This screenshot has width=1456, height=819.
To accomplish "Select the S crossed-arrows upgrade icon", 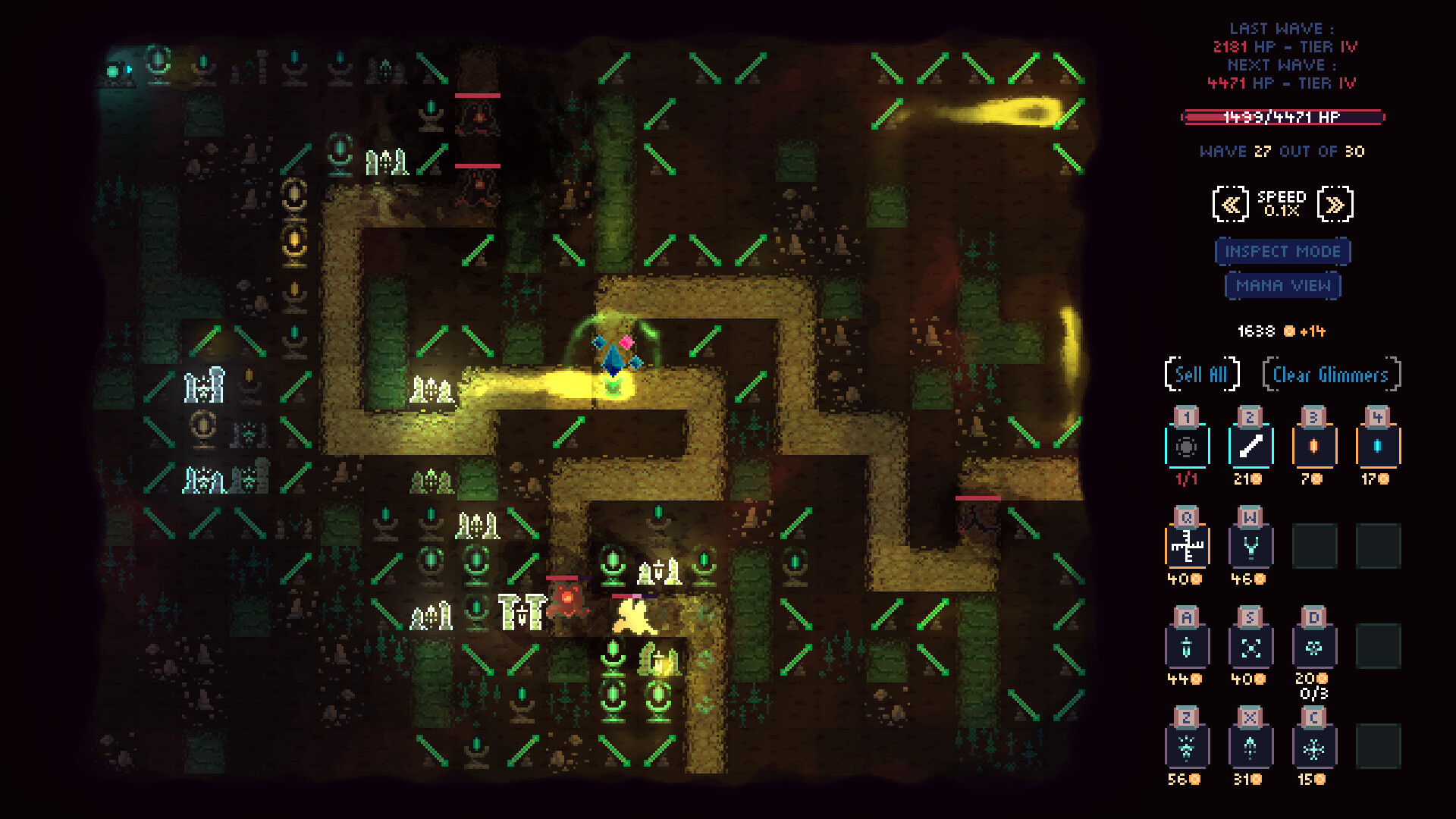I will click(1250, 646).
